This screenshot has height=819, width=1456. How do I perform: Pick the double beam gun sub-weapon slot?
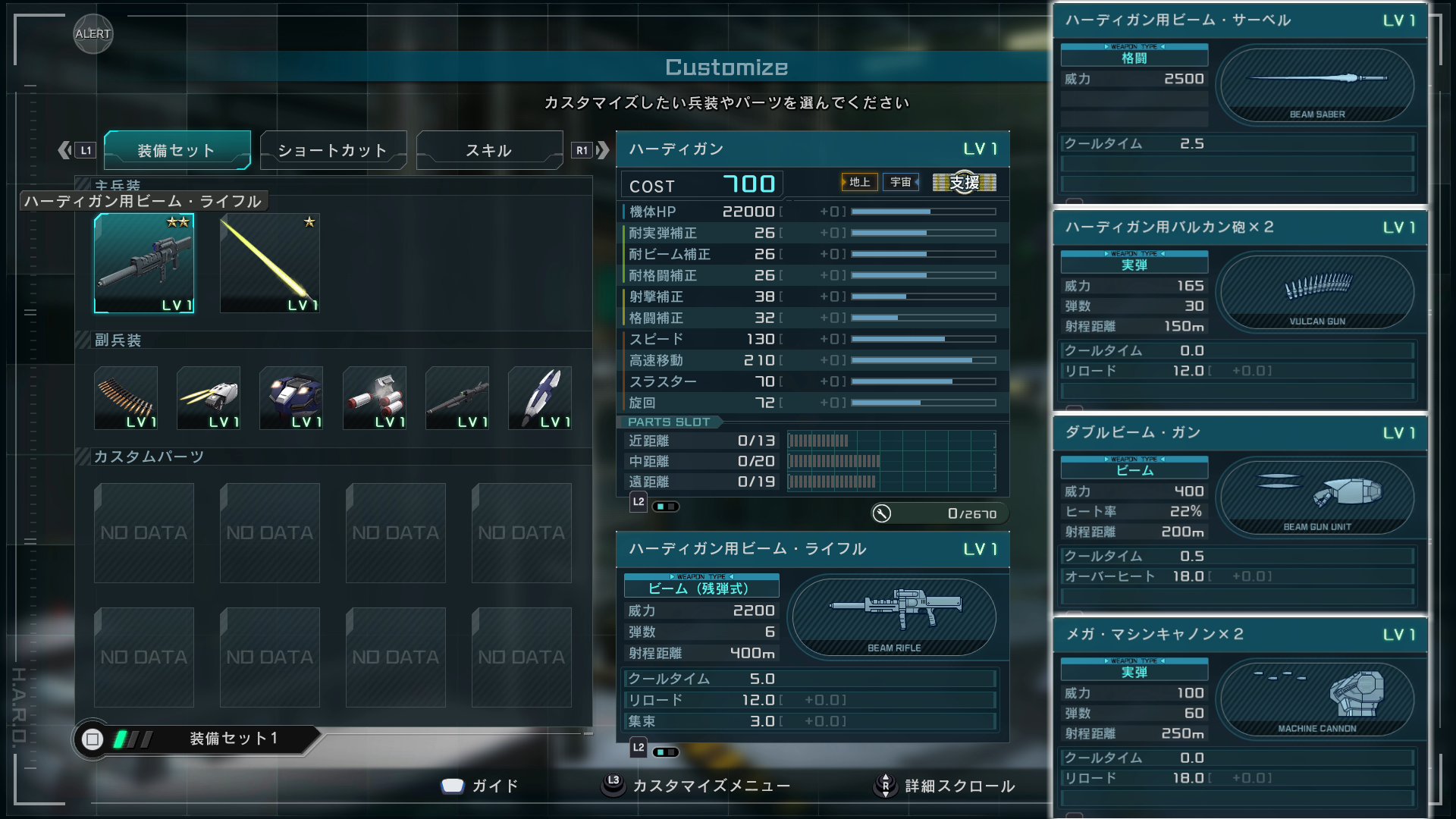(x=209, y=398)
